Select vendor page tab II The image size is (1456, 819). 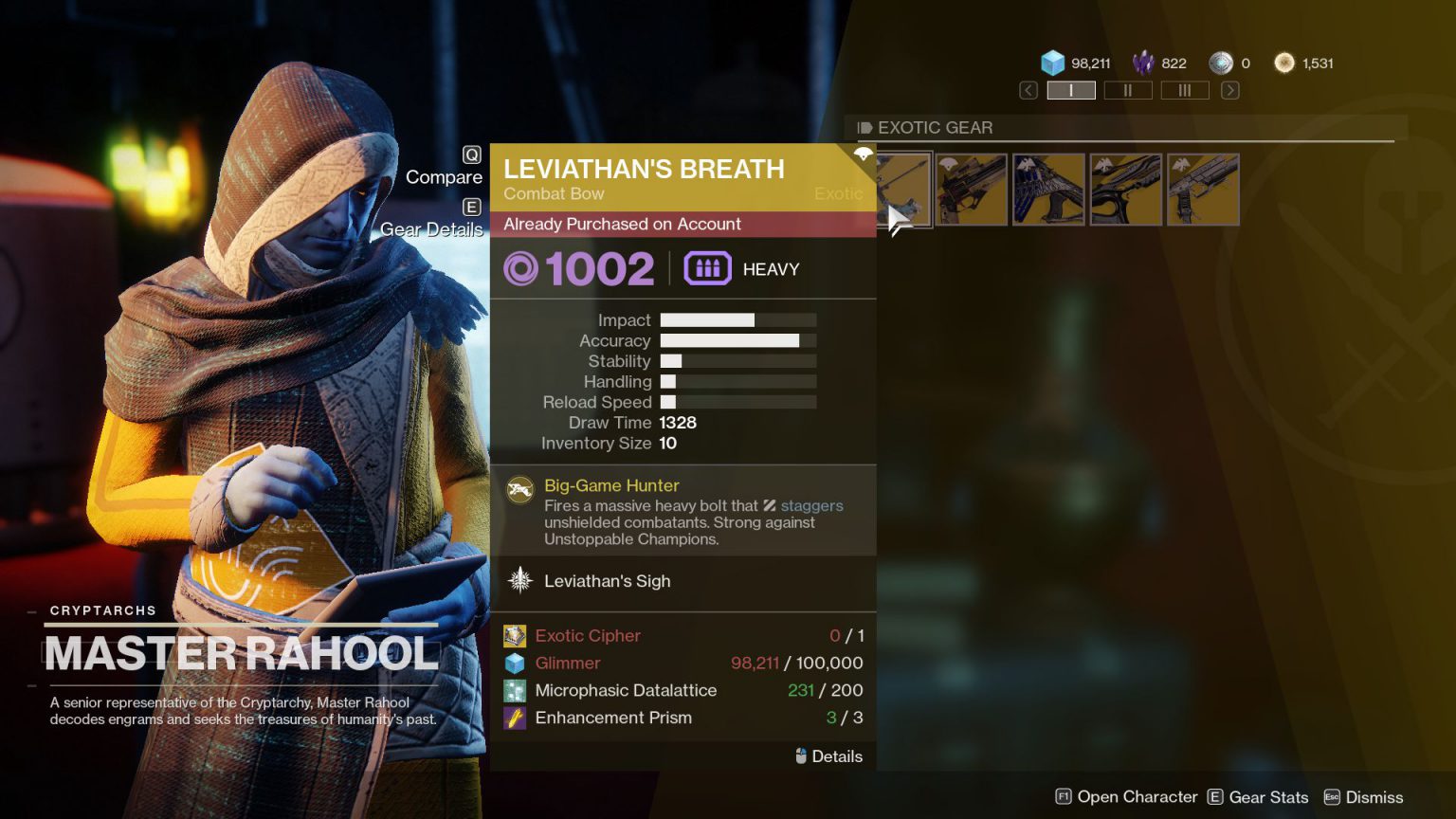click(1128, 90)
